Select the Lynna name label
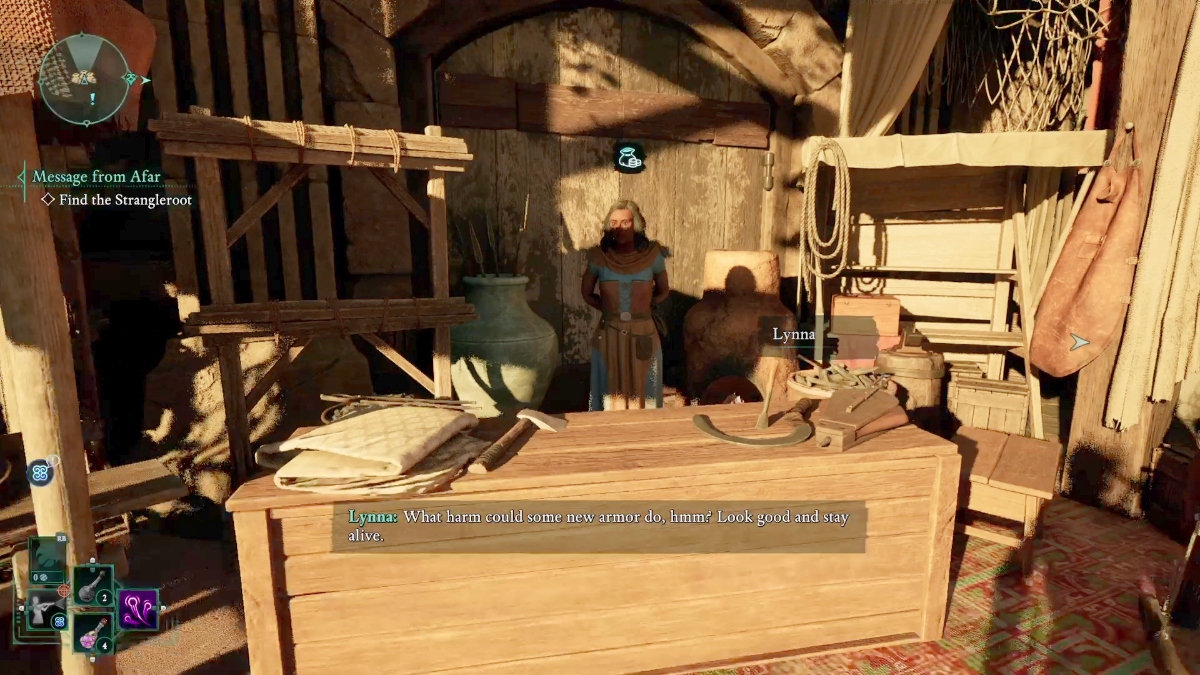Screen dimensions: 1200x675 point(793,335)
